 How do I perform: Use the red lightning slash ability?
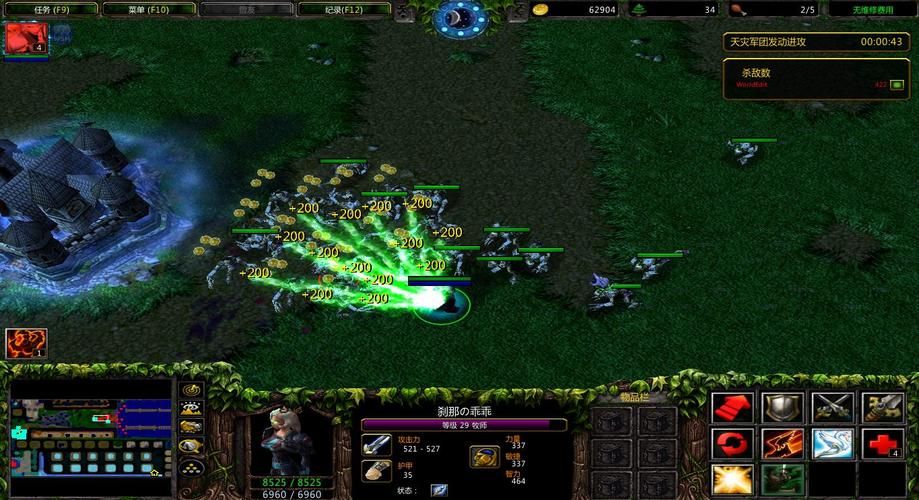click(782, 443)
